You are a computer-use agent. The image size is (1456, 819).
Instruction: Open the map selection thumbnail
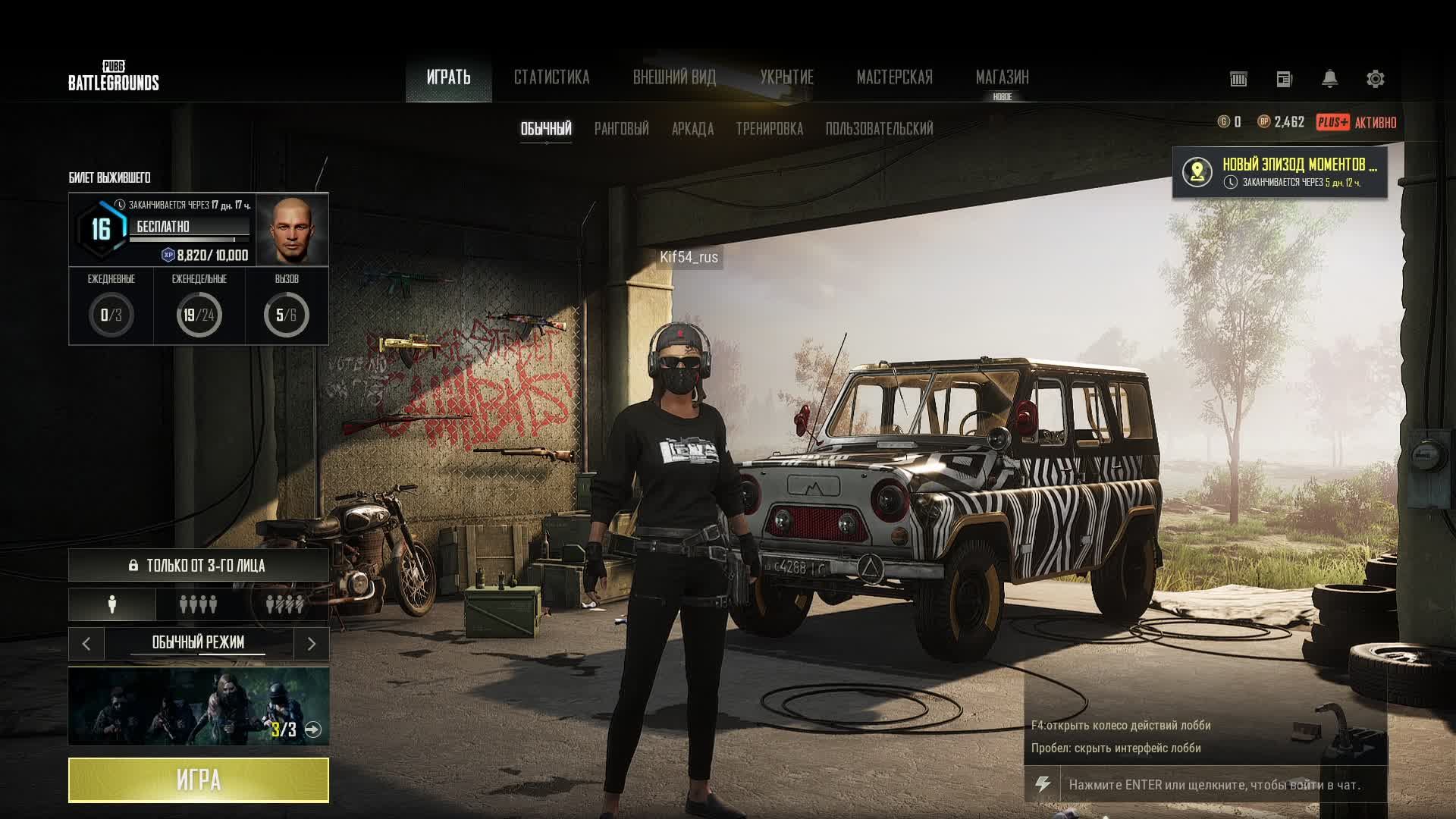199,706
